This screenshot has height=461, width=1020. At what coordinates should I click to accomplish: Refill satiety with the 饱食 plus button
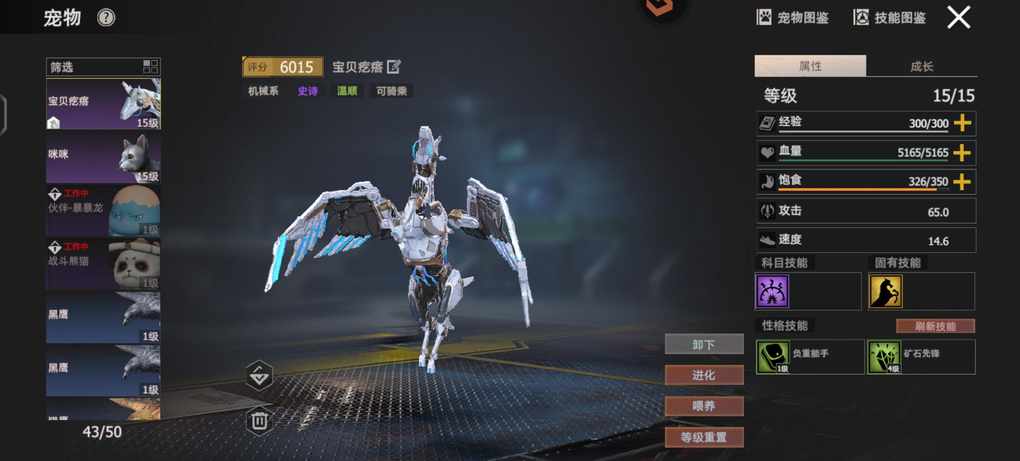pyautogui.click(x=963, y=182)
